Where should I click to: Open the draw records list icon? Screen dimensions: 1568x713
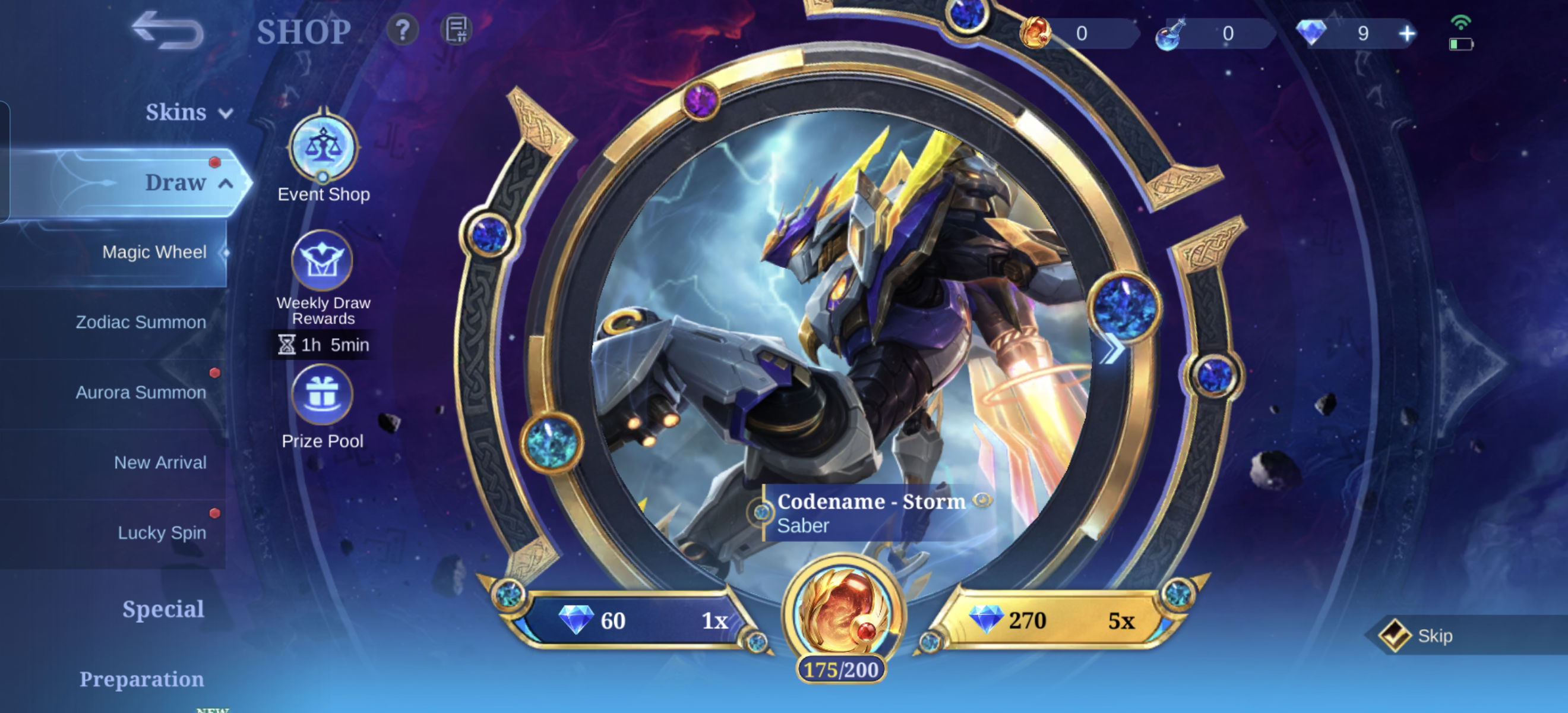coord(456,30)
